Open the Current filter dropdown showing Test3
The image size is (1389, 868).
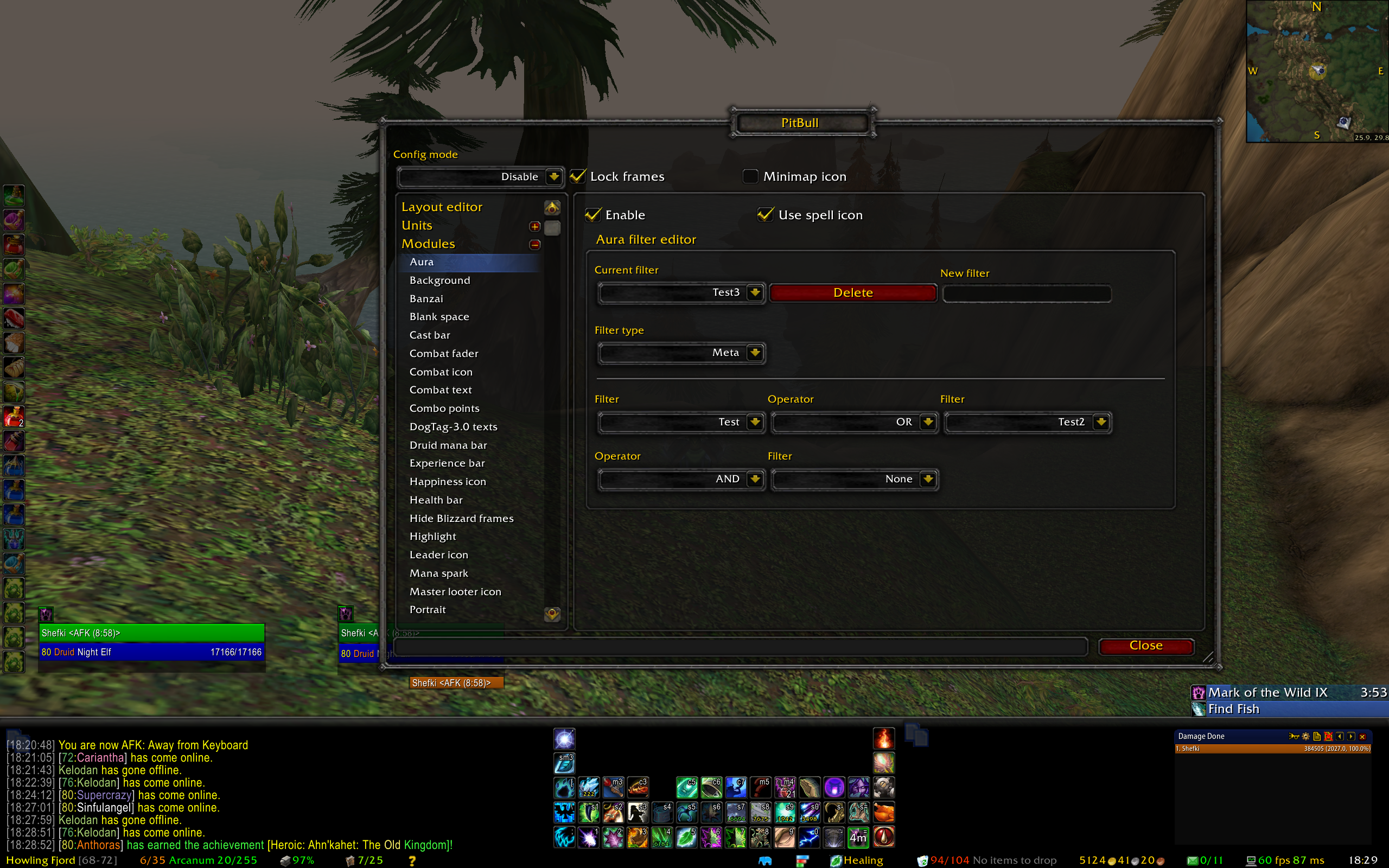[755, 292]
